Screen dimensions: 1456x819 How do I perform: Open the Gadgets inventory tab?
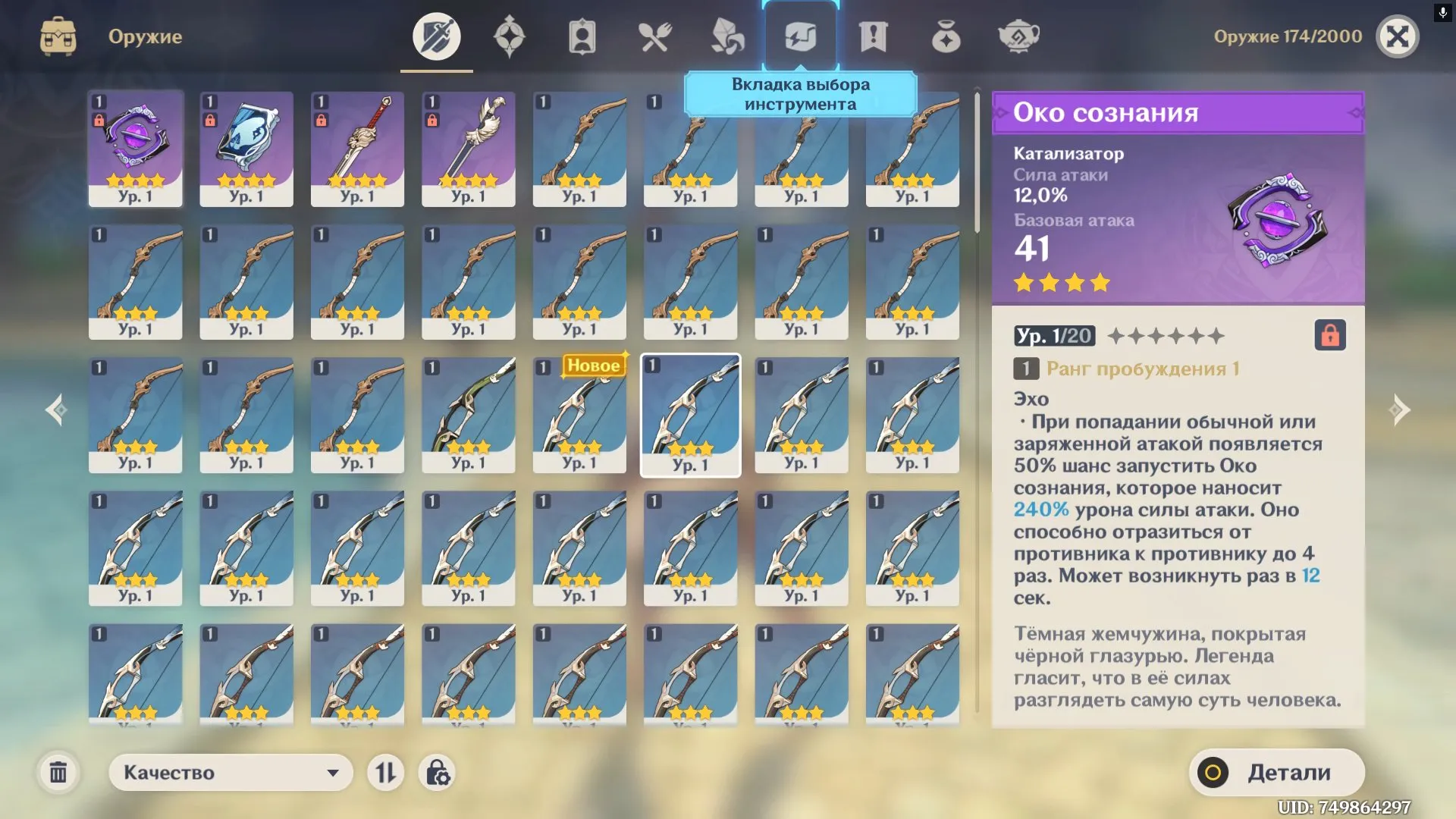tap(801, 34)
